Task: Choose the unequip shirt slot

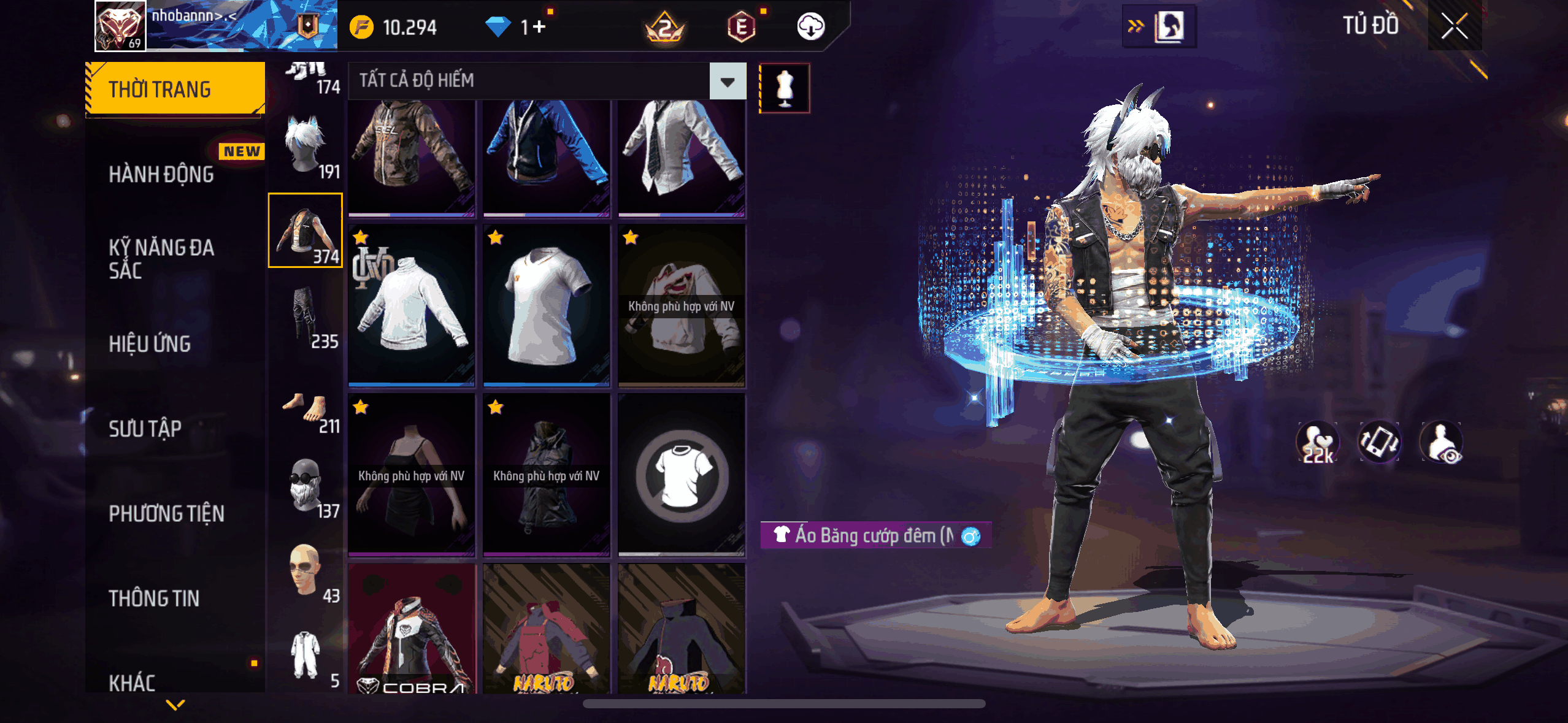Action: (x=682, y=475)
